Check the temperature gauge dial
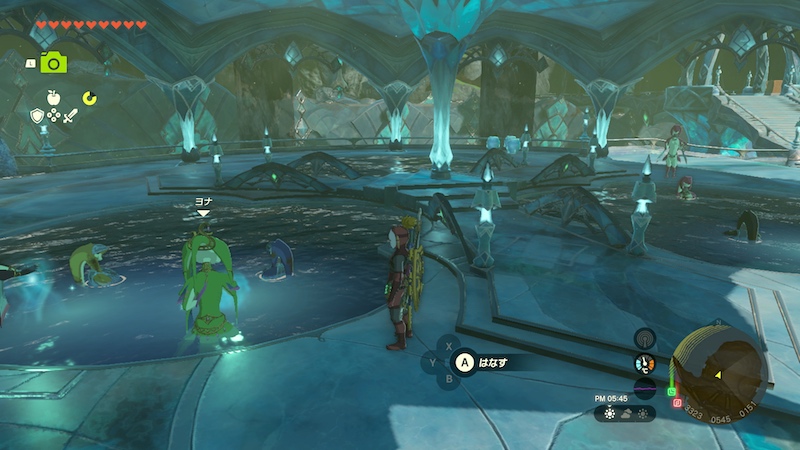The height and width of the screenshot is (450, 800). coord(645,364)
